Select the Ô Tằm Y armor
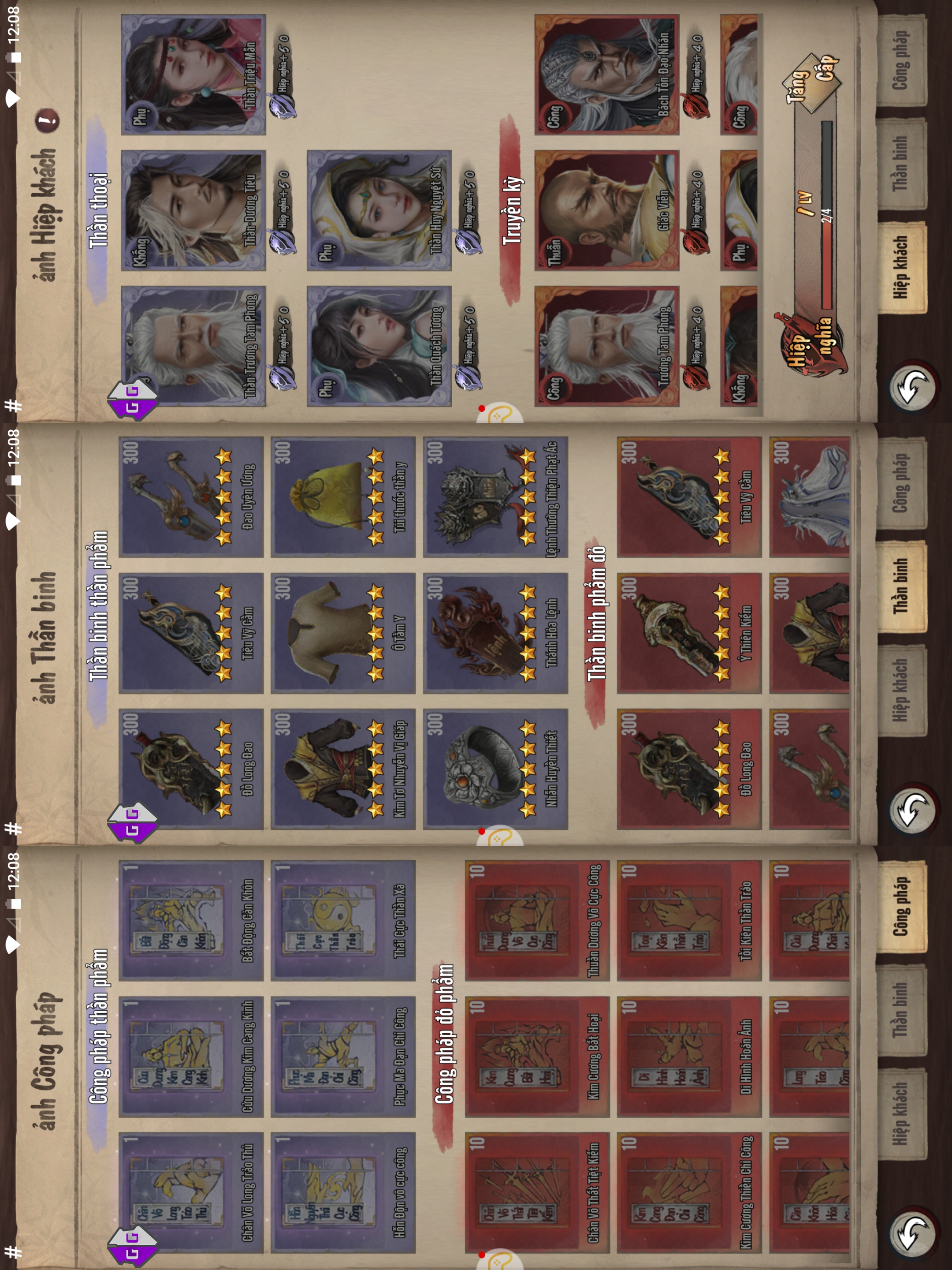This screenshot has height=1270, width=952. pyautogui.click(x=342, y=633)
